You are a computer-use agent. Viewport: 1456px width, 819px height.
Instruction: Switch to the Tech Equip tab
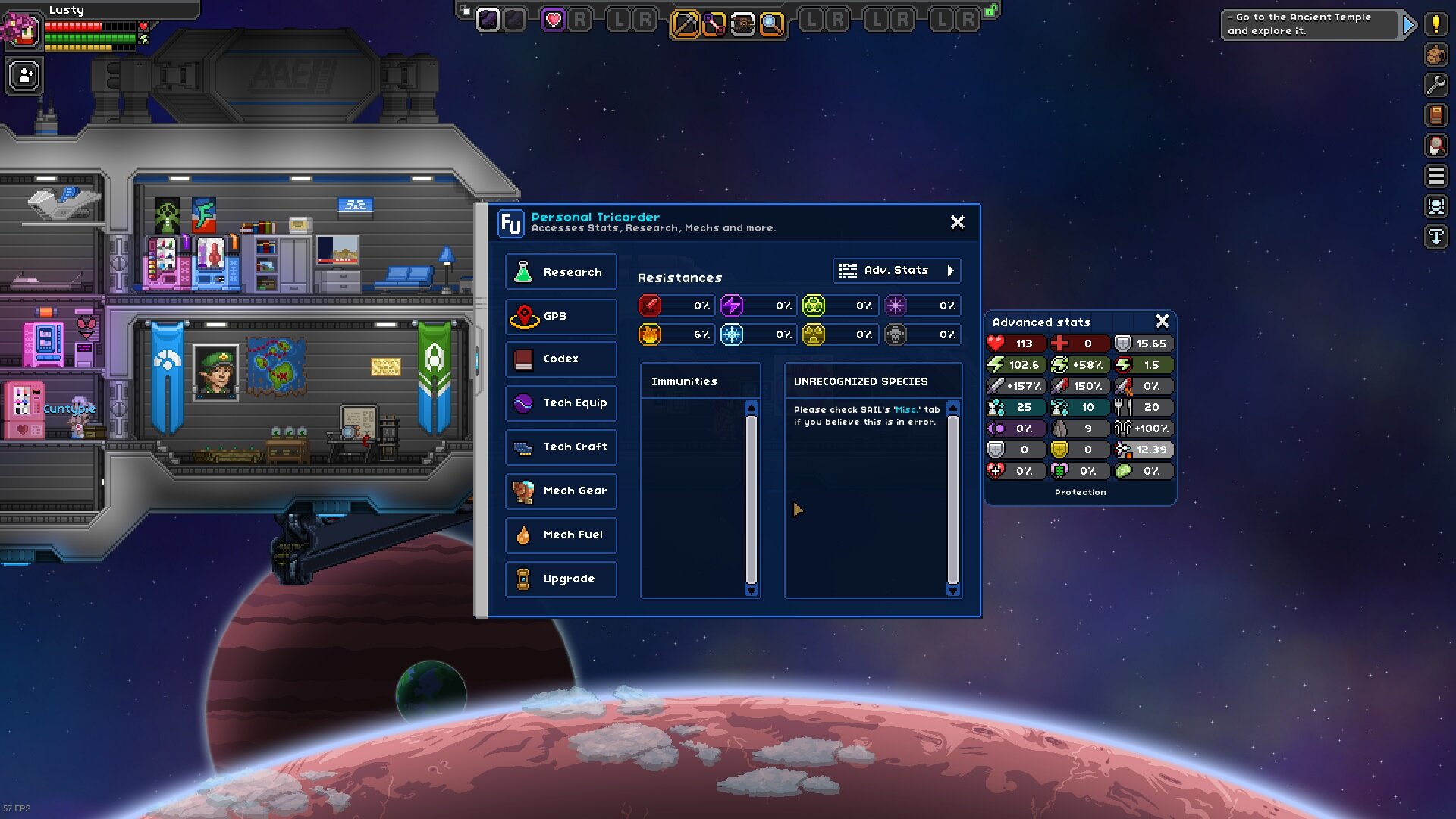560,403
